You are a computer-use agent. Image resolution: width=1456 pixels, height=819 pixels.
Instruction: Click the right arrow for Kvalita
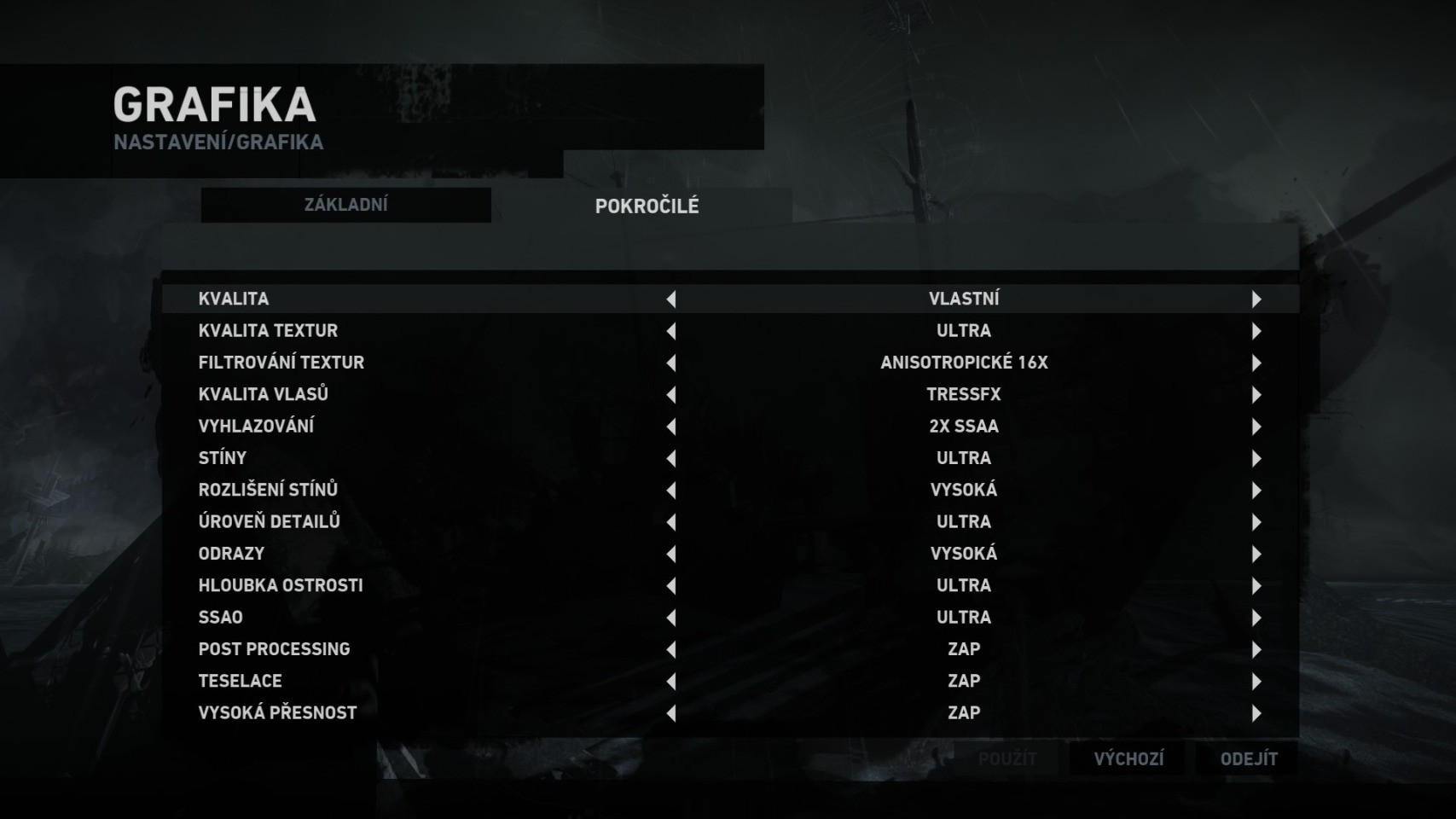click(x=1256, y=299)
